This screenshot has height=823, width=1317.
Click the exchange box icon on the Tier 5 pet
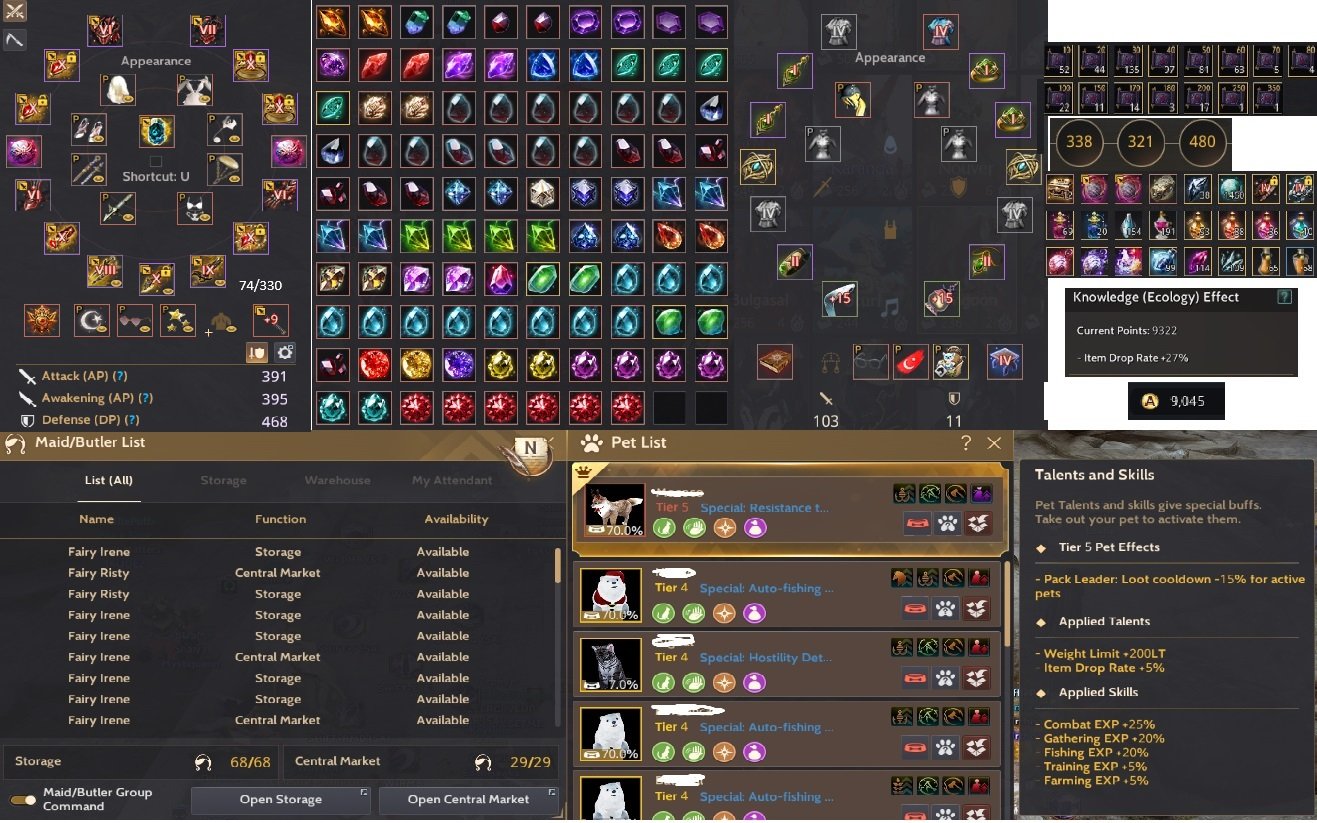[978, 522]
